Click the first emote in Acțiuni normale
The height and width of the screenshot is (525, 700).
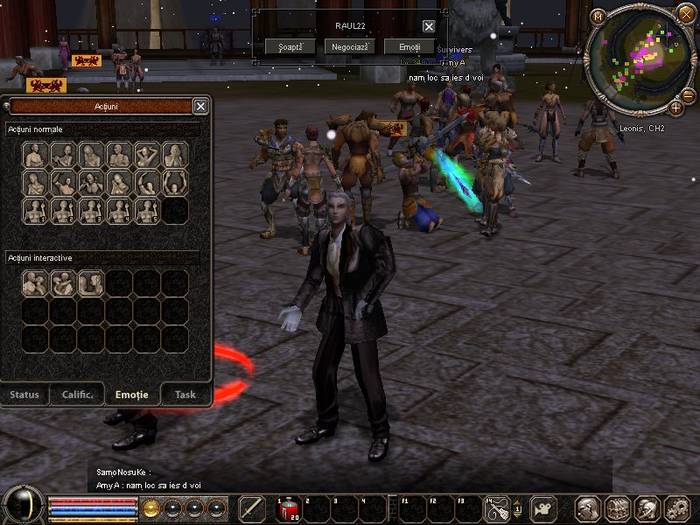[x=35, y=155]
